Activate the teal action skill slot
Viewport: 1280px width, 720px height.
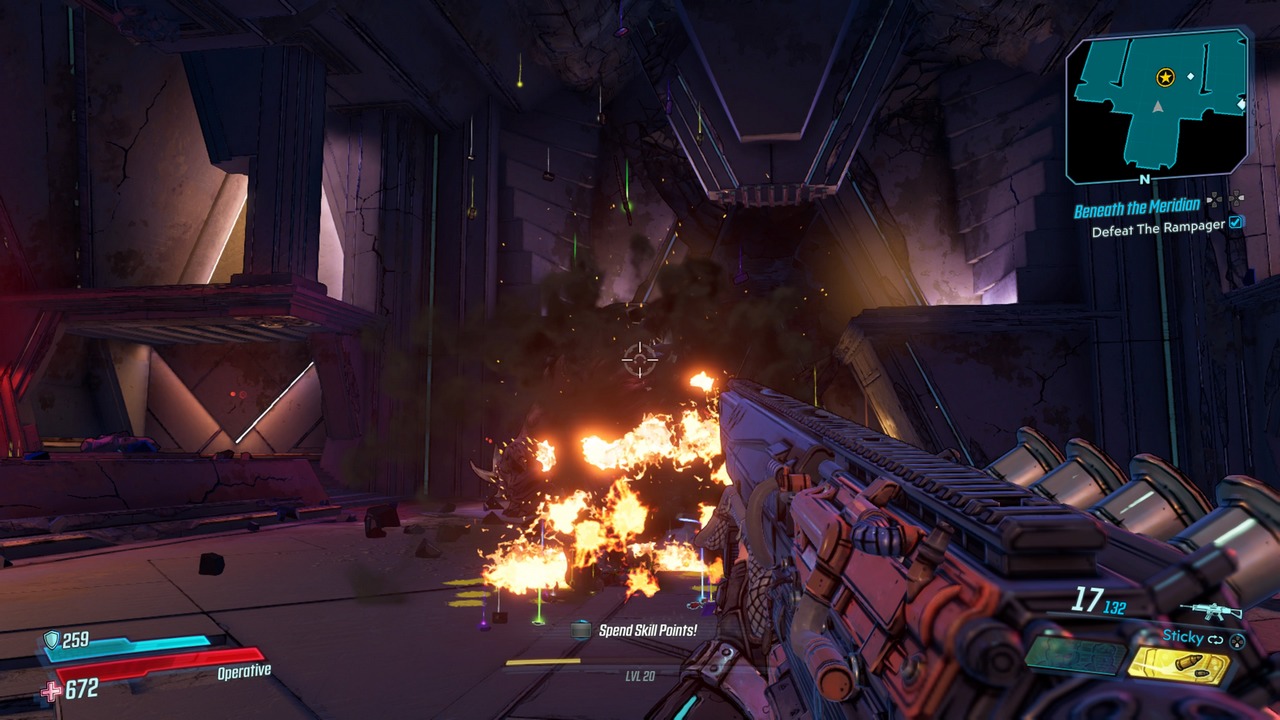pyautogui.click(x=1073, y=656)
